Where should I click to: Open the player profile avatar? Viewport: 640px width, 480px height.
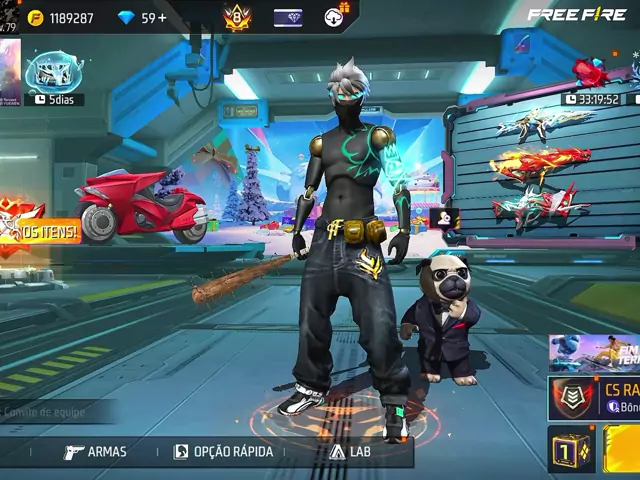[x=9, y=17]
